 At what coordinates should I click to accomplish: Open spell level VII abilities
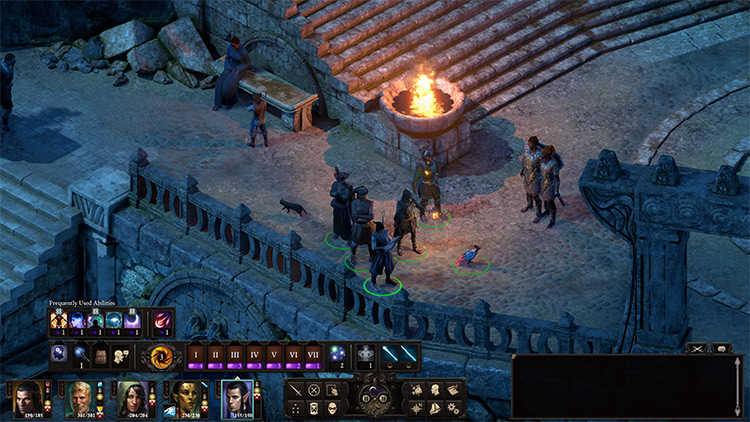point(313,353)
